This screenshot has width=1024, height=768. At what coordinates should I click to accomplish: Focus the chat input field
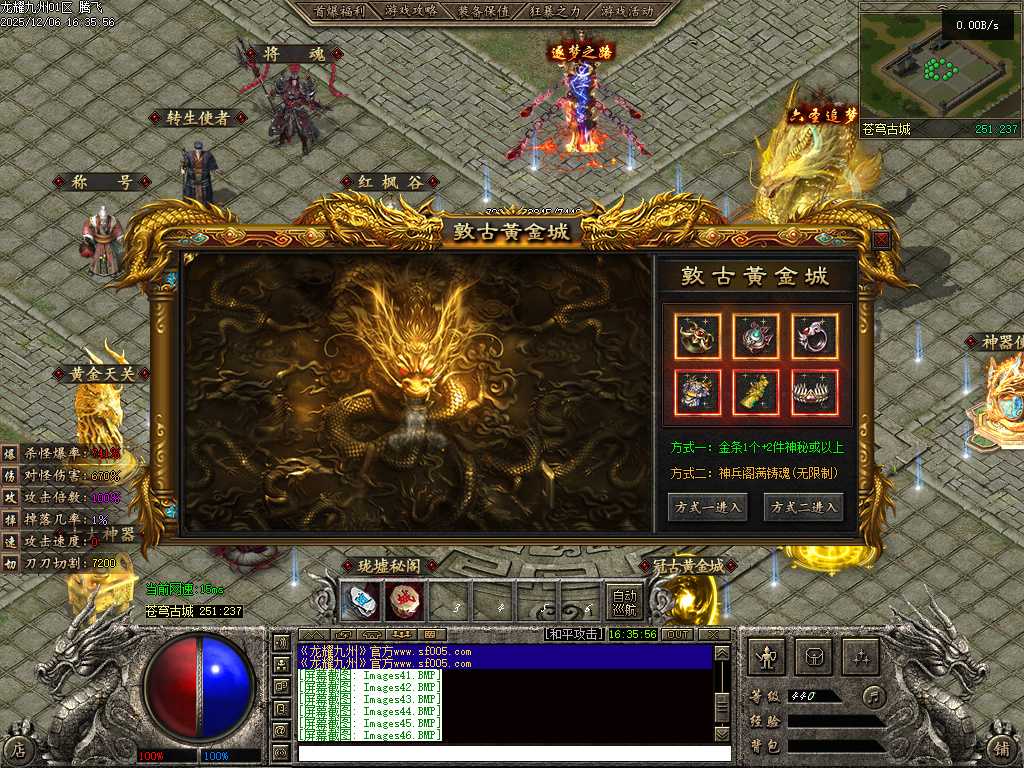[x=505, y=752]
